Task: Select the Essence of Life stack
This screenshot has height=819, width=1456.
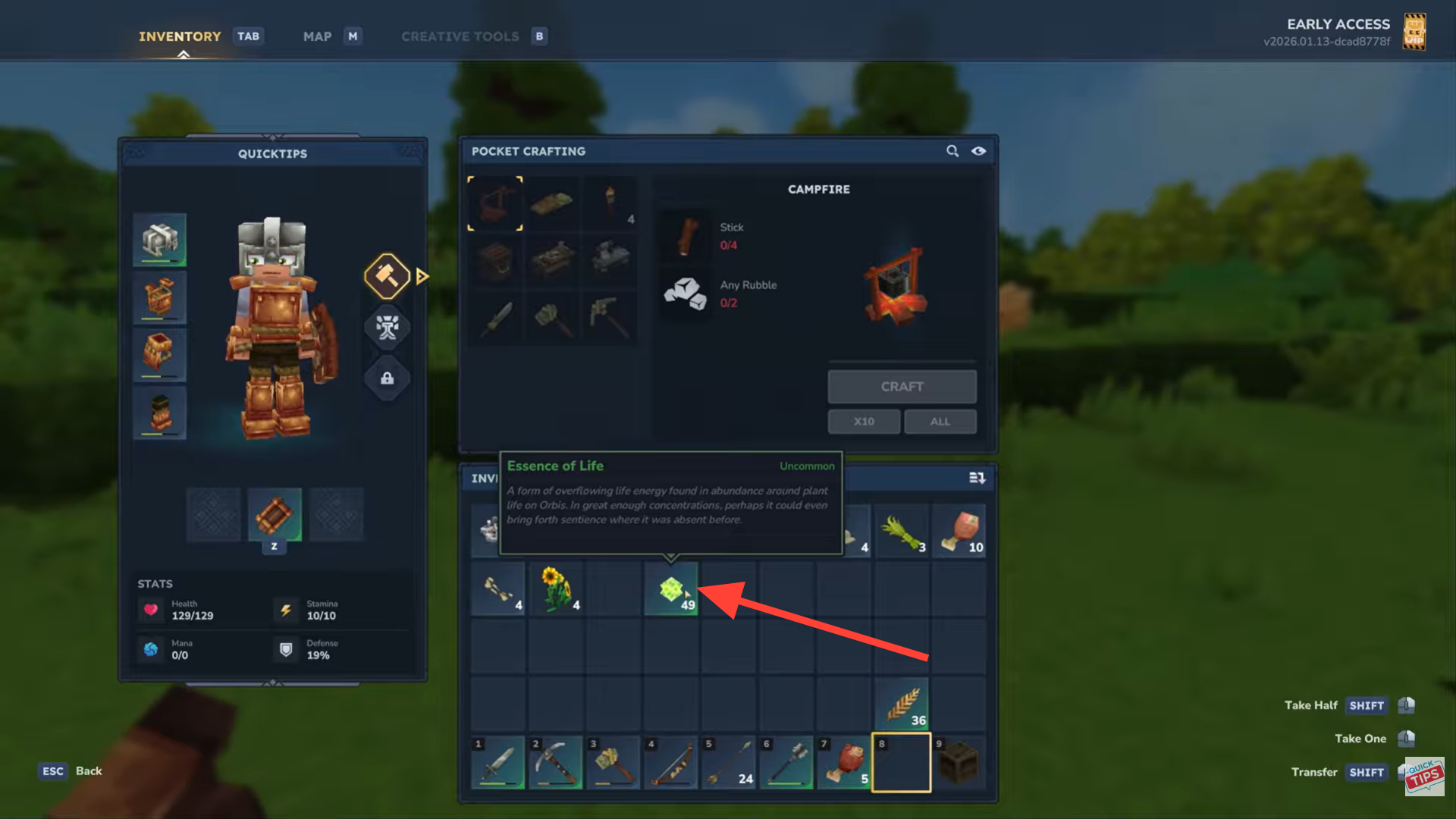Action: click(x=671, y=589)
